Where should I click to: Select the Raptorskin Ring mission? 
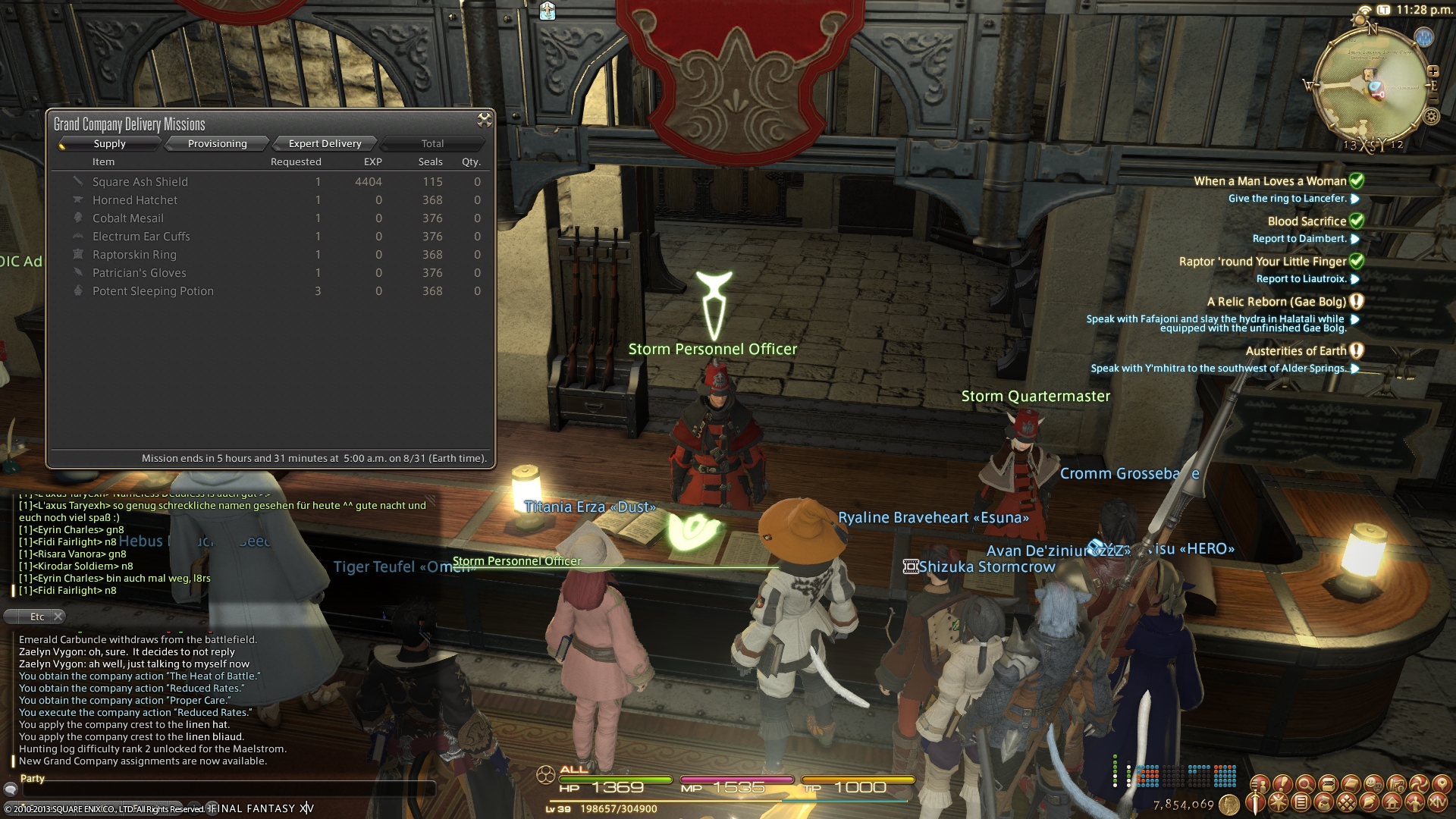(134, 255)
